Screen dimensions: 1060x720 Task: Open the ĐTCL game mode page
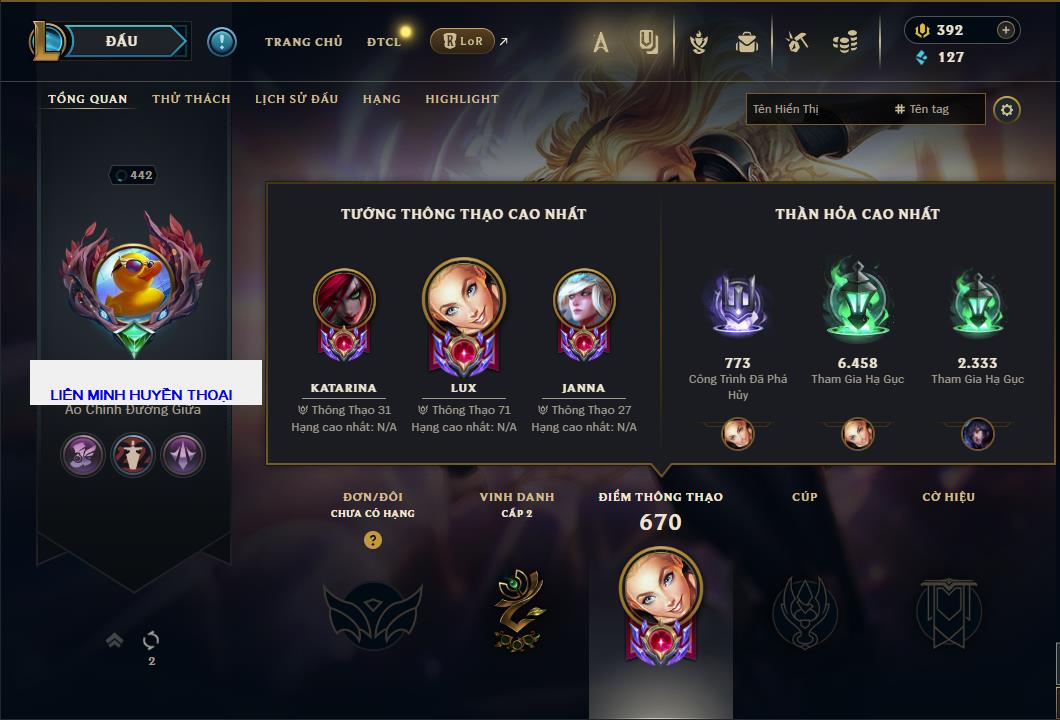(384, 42)
